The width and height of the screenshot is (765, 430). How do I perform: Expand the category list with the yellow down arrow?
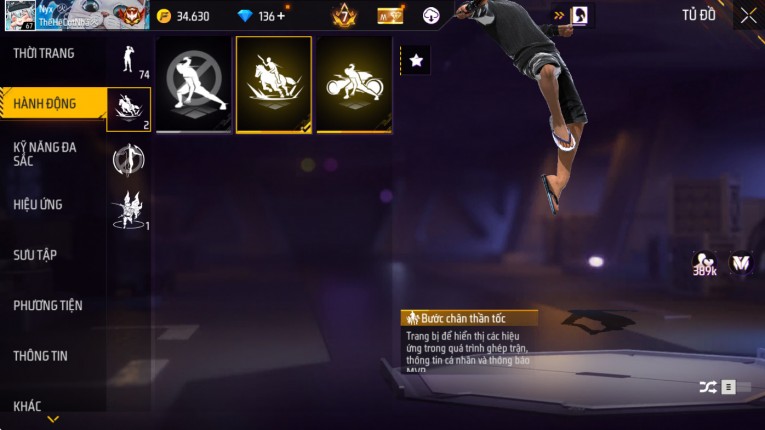coord(53,420)
